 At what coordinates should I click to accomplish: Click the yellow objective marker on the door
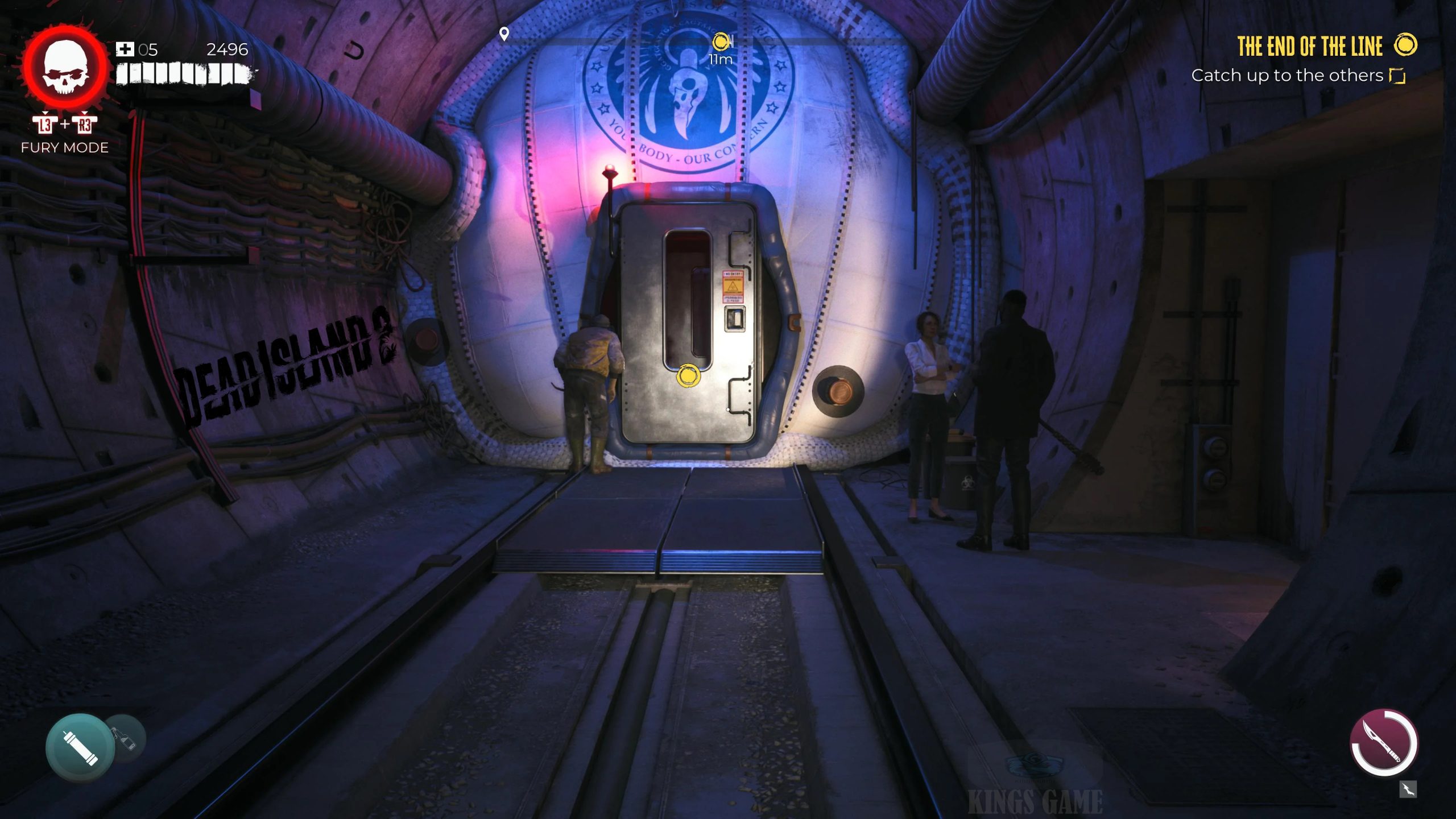coord(688,376)
